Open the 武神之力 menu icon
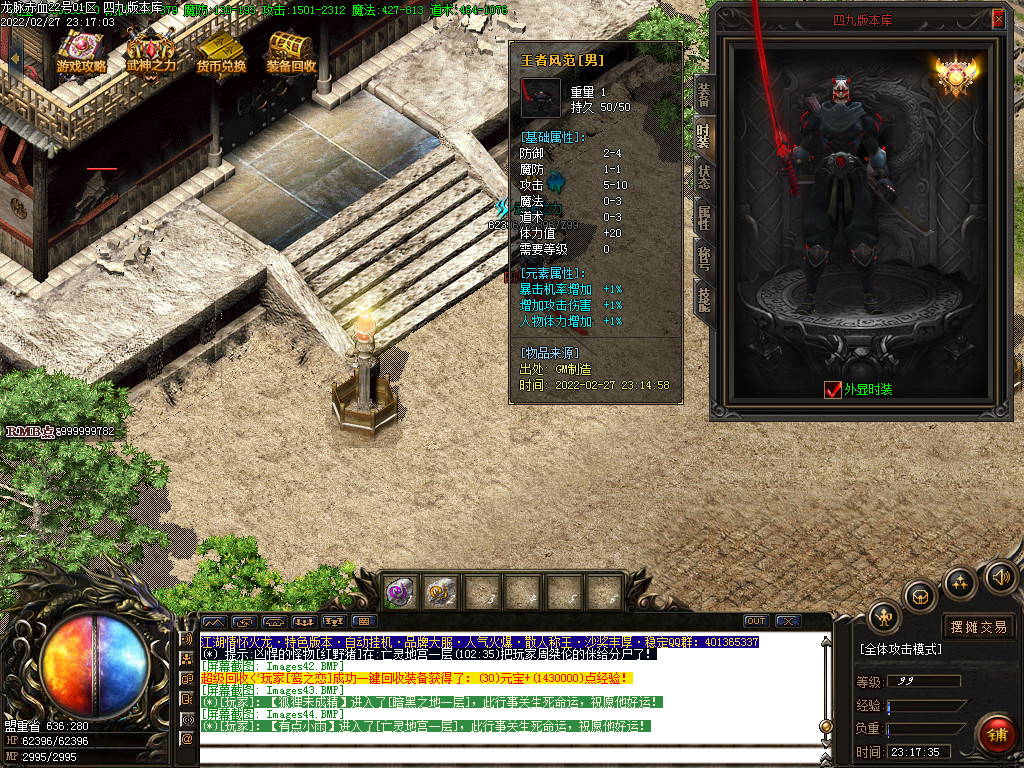The width and height of the screenshot is (1024, 768). point(151,54)
